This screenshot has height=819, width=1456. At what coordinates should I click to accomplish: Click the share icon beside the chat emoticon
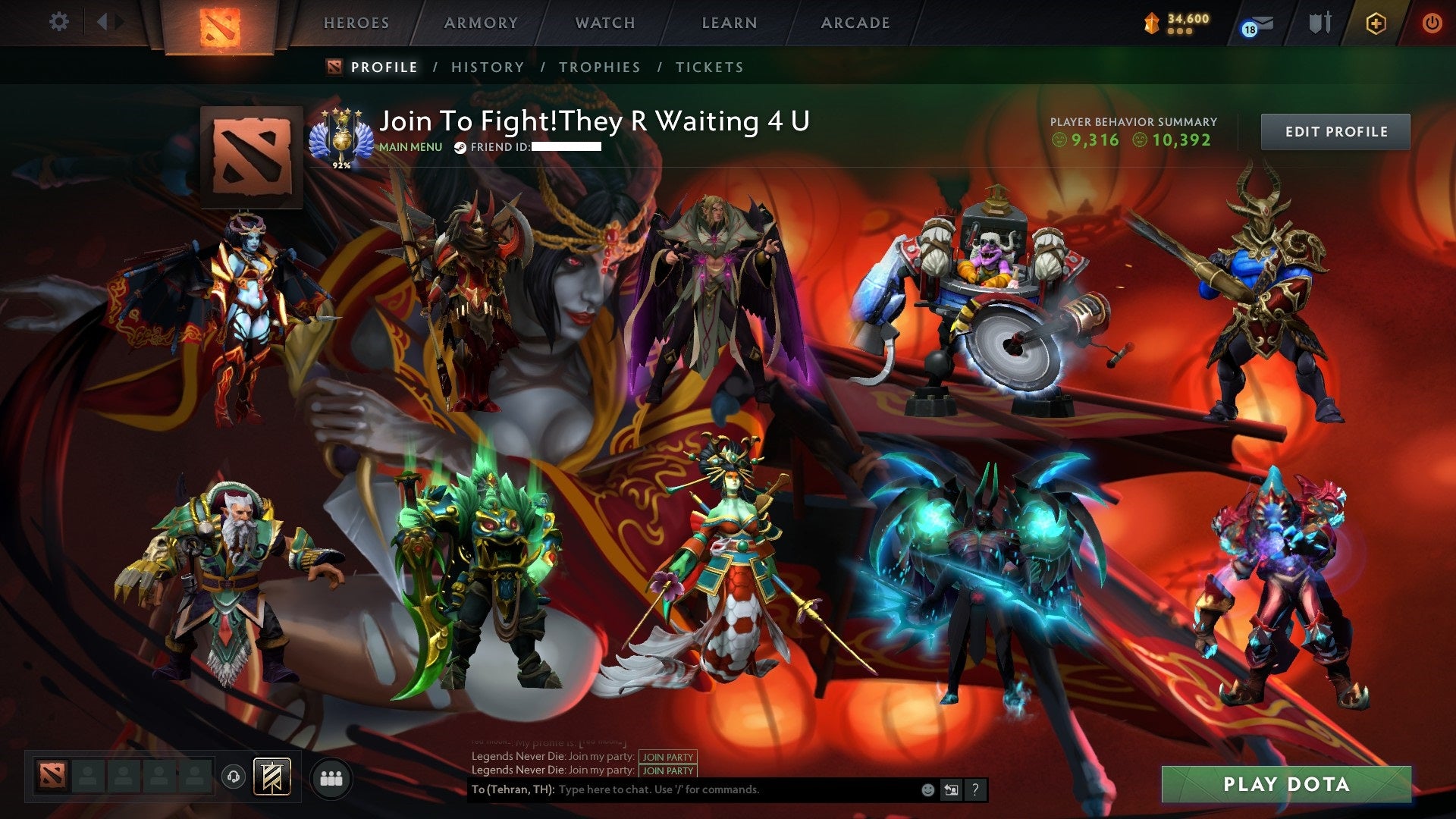point(950,789)
